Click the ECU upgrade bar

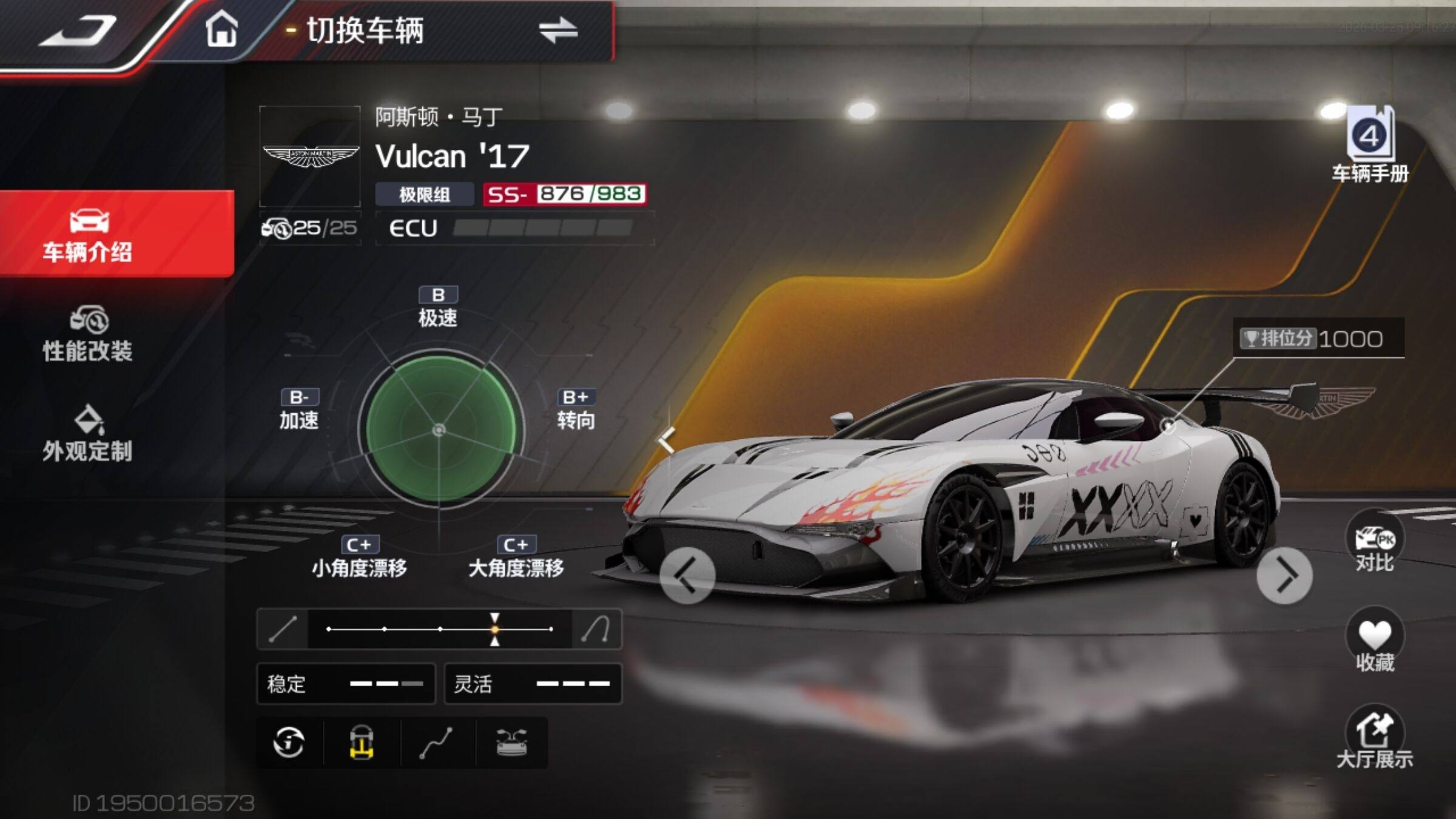coord(542,228)
